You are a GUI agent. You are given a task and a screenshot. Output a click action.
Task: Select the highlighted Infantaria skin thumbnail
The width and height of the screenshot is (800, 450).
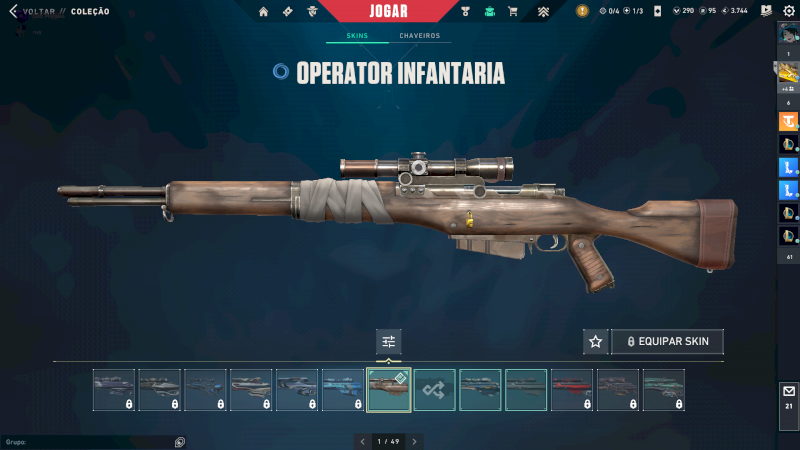click(389, 390)
